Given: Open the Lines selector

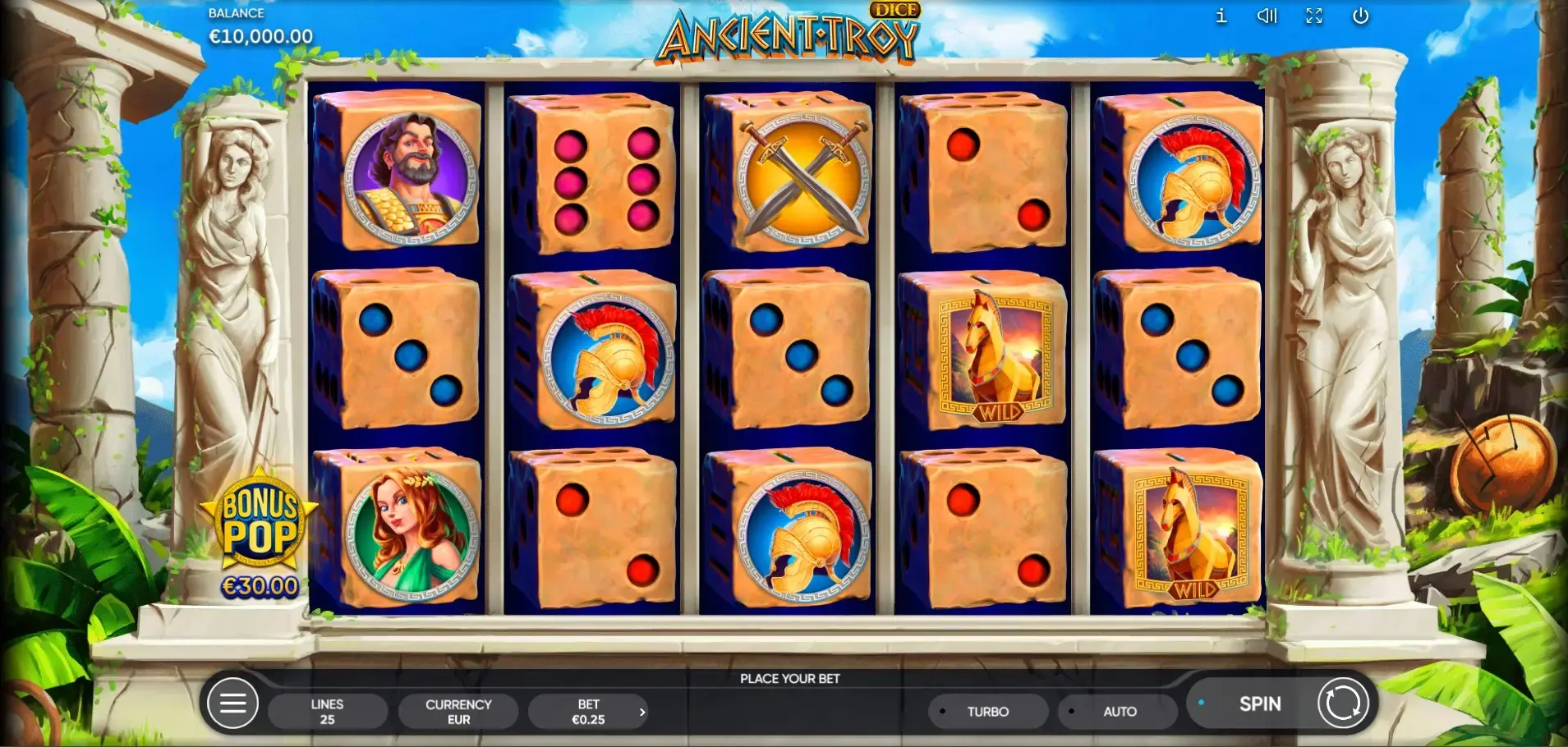Looking at the screenshot, I should click(327, 712).
